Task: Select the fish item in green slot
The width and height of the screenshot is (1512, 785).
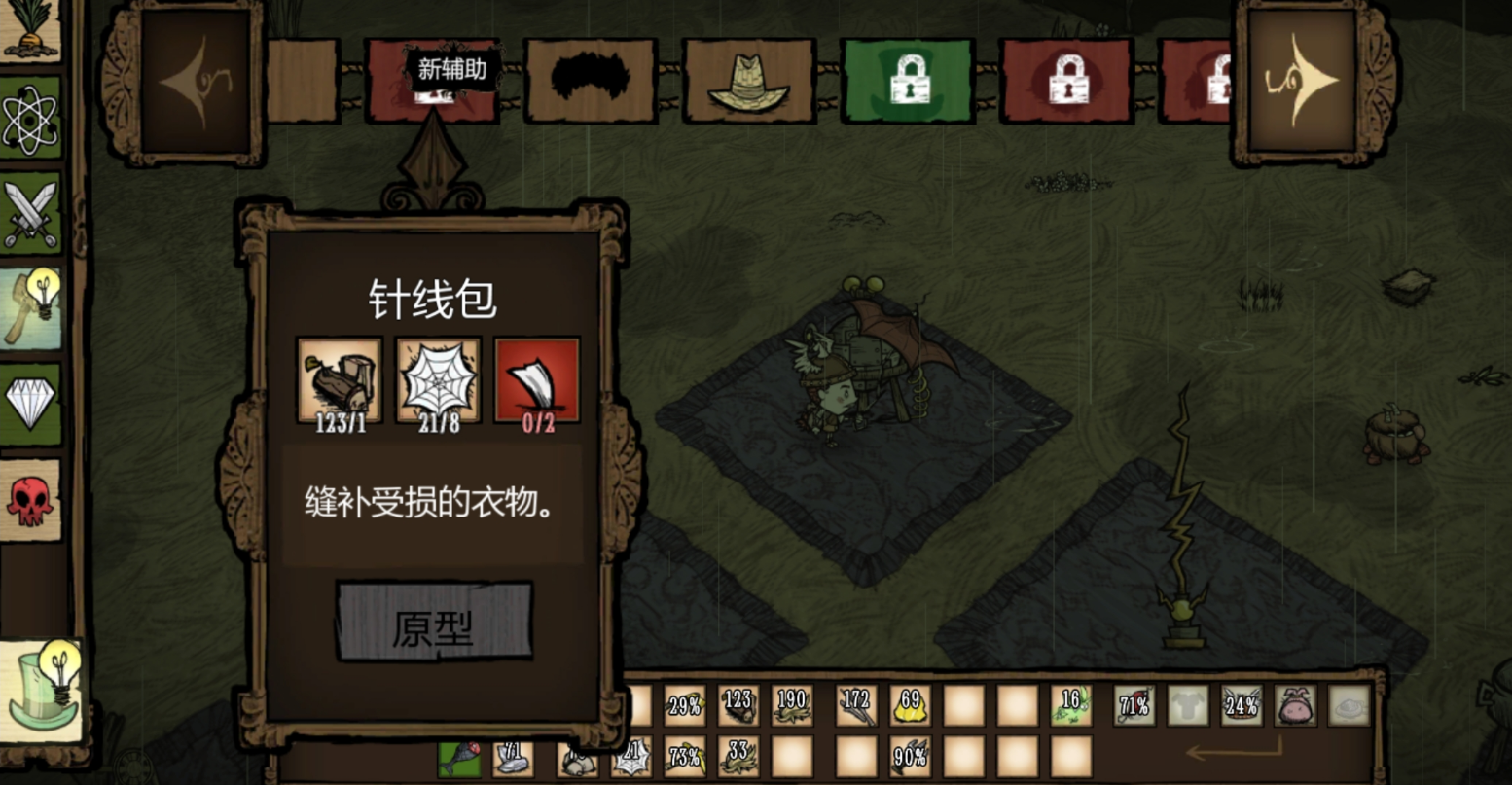Action: coord(459,759)
